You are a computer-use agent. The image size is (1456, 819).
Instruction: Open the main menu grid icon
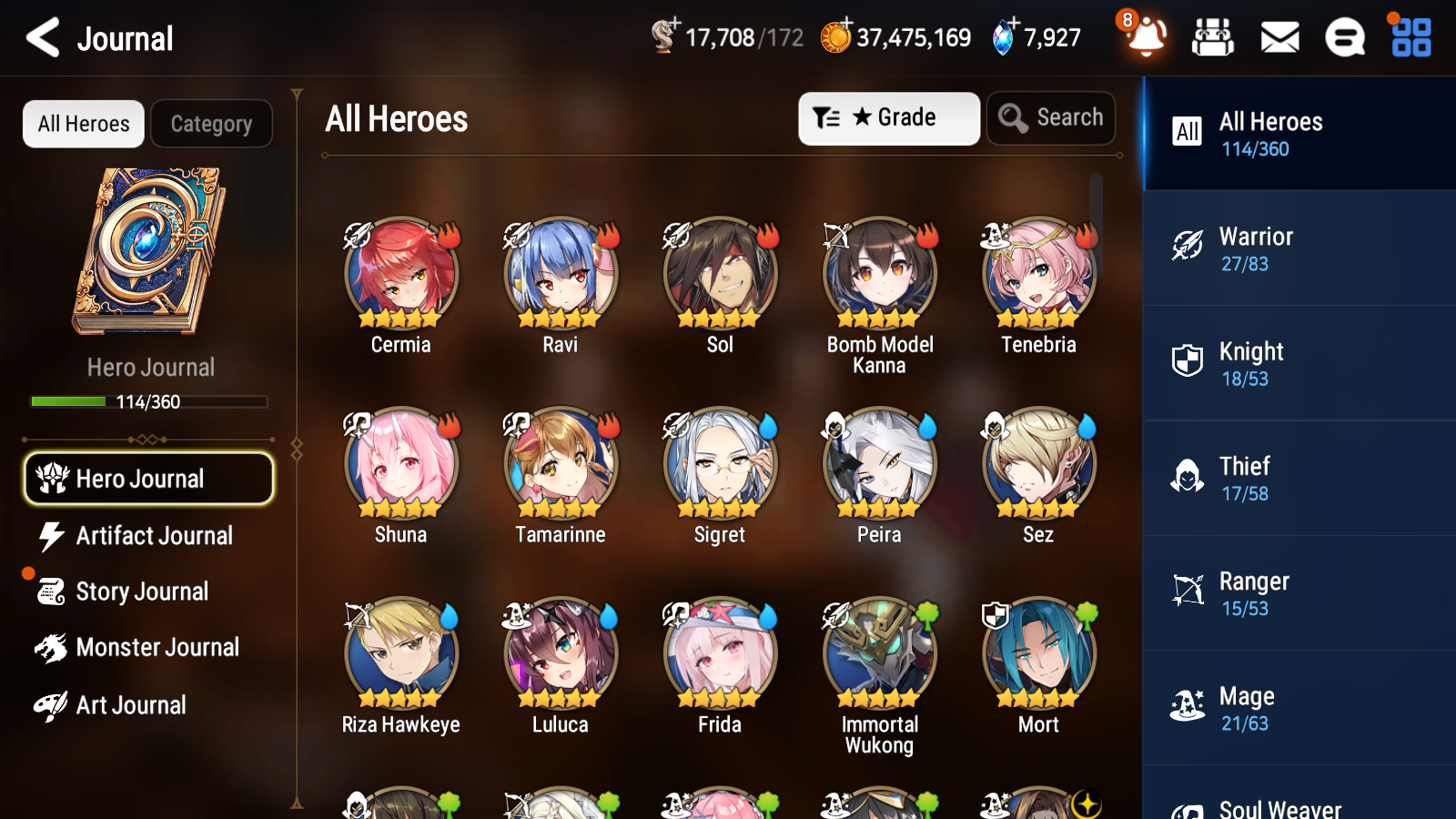click(x=1409, y=37)
